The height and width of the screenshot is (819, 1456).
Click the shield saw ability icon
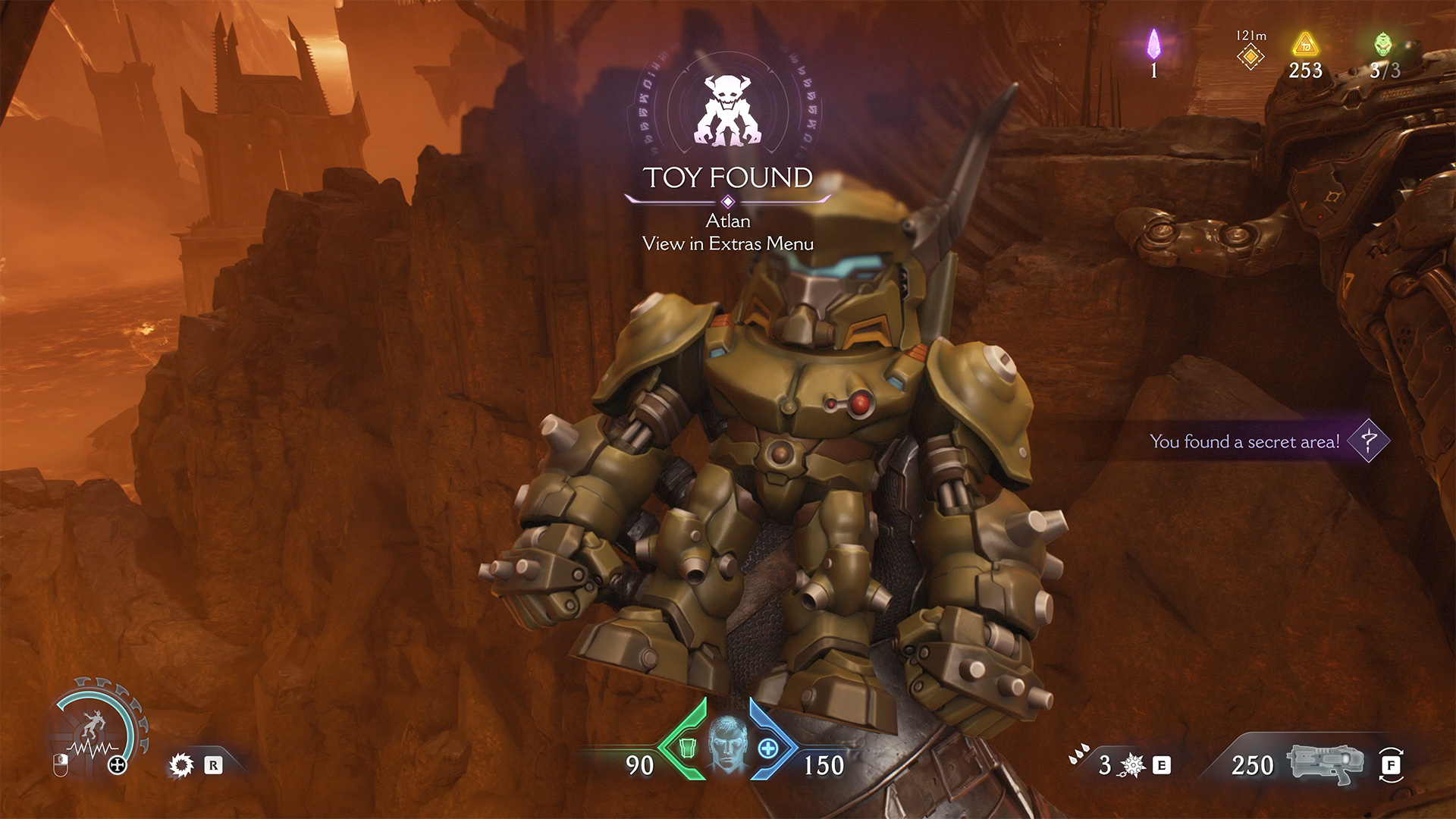tap(180, 765)
